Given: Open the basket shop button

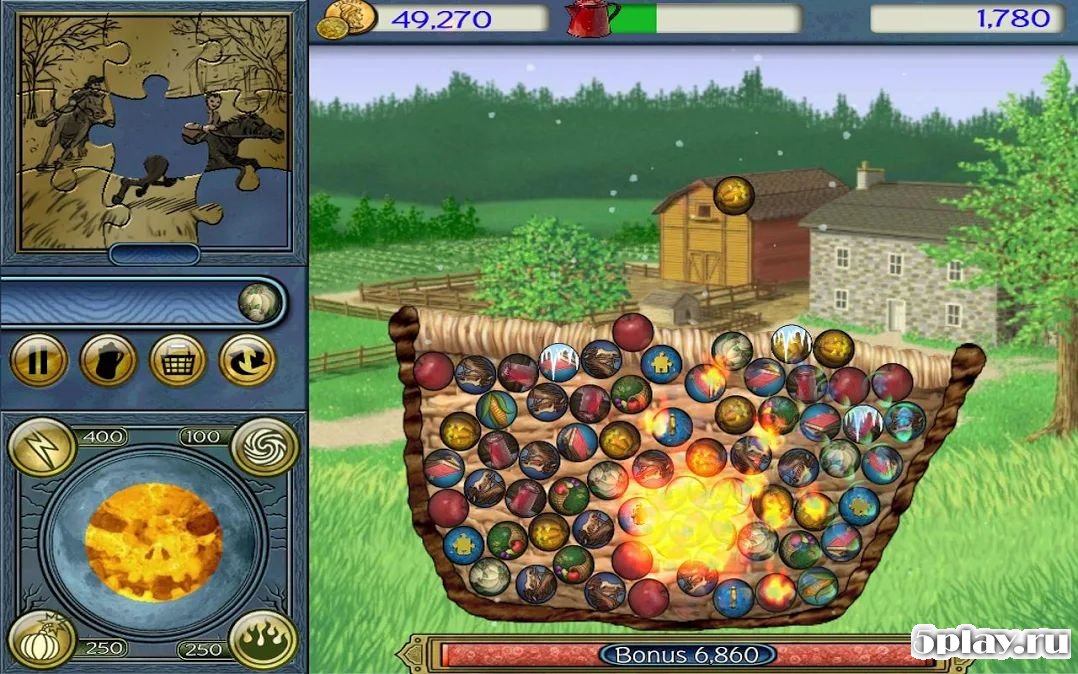Looking at the screenshot, I should [178, 360].
